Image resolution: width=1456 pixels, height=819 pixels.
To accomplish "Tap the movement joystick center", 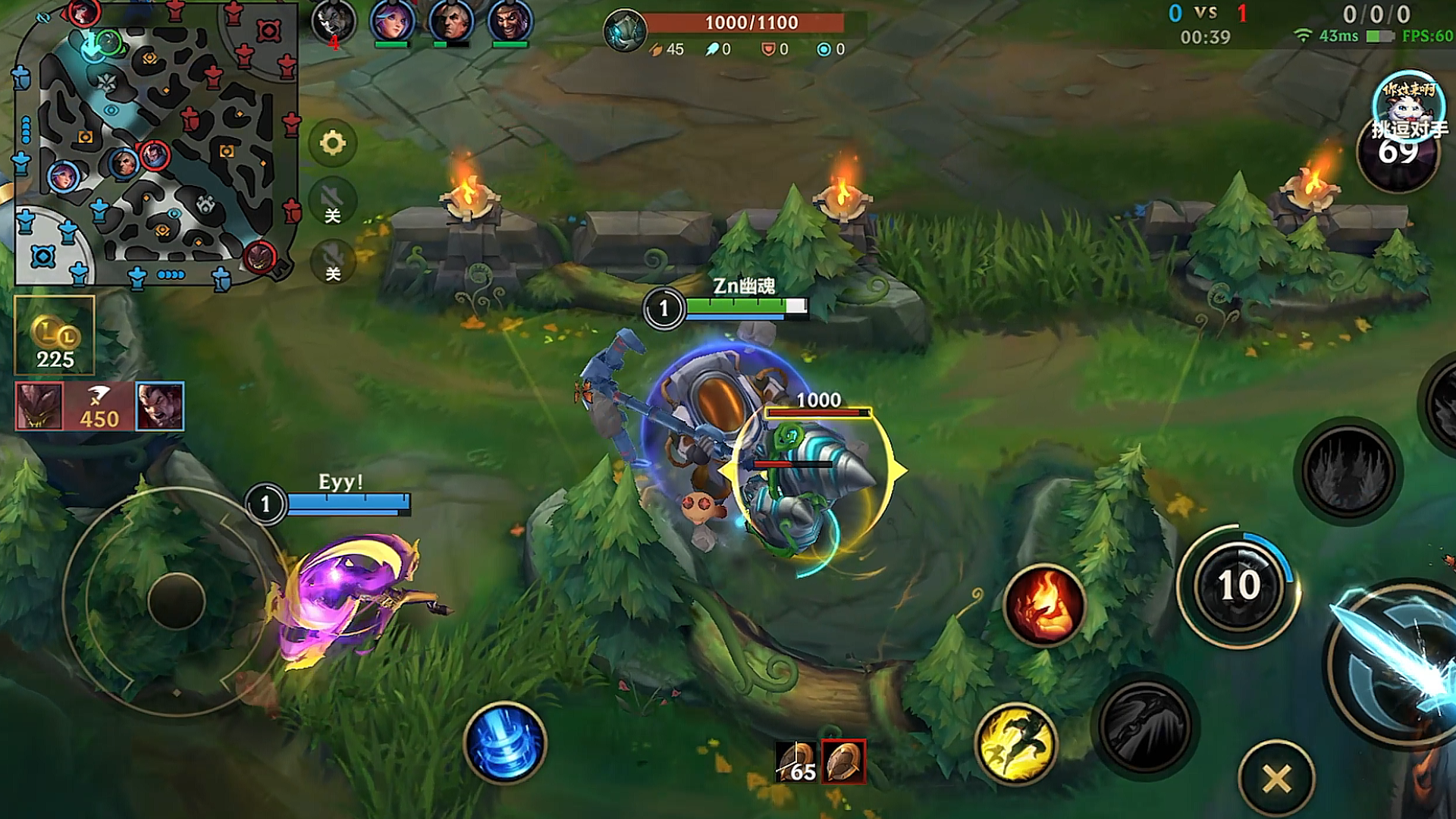I will click(x=176, y=601).
